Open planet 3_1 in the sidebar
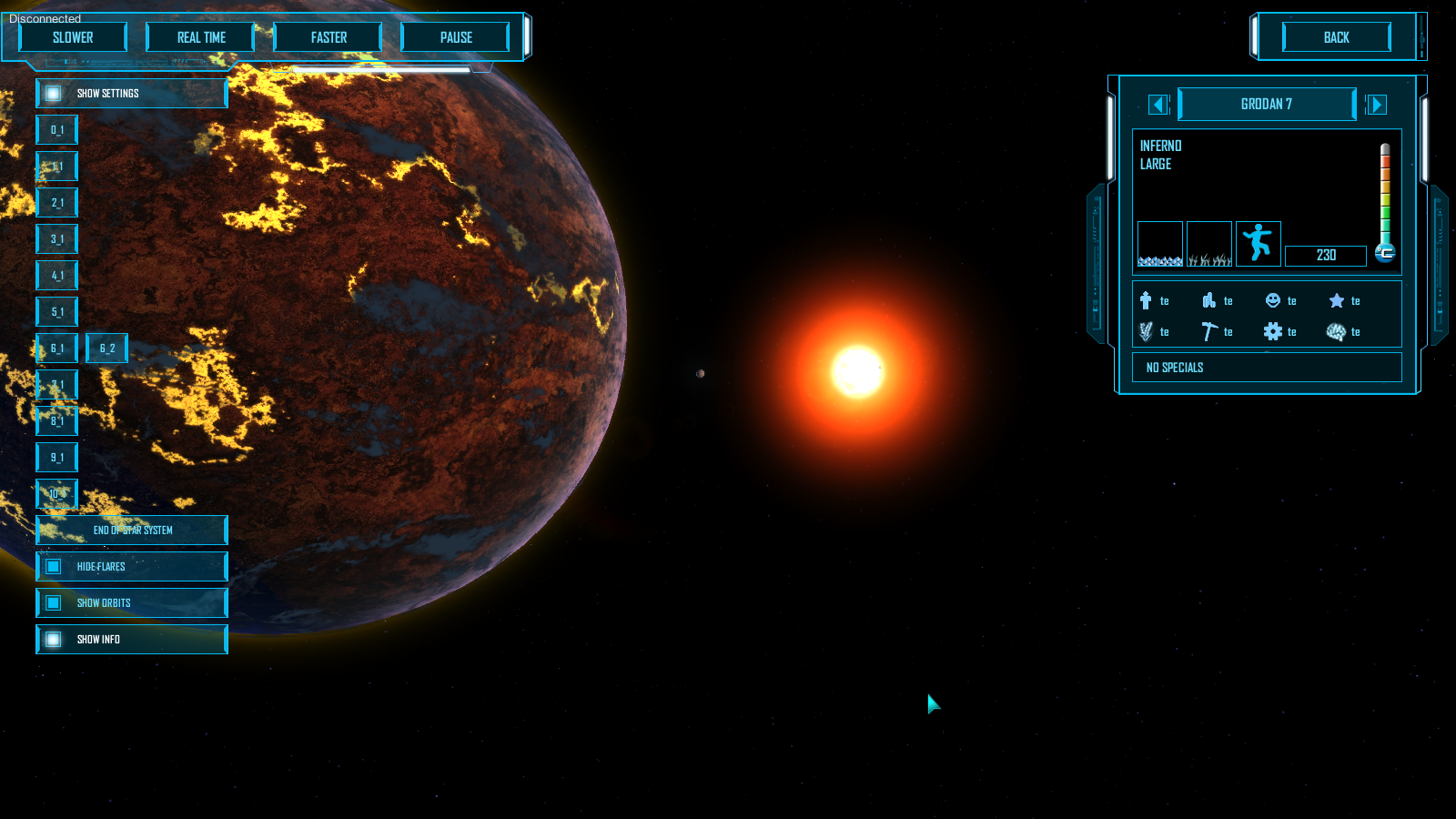 56,238
